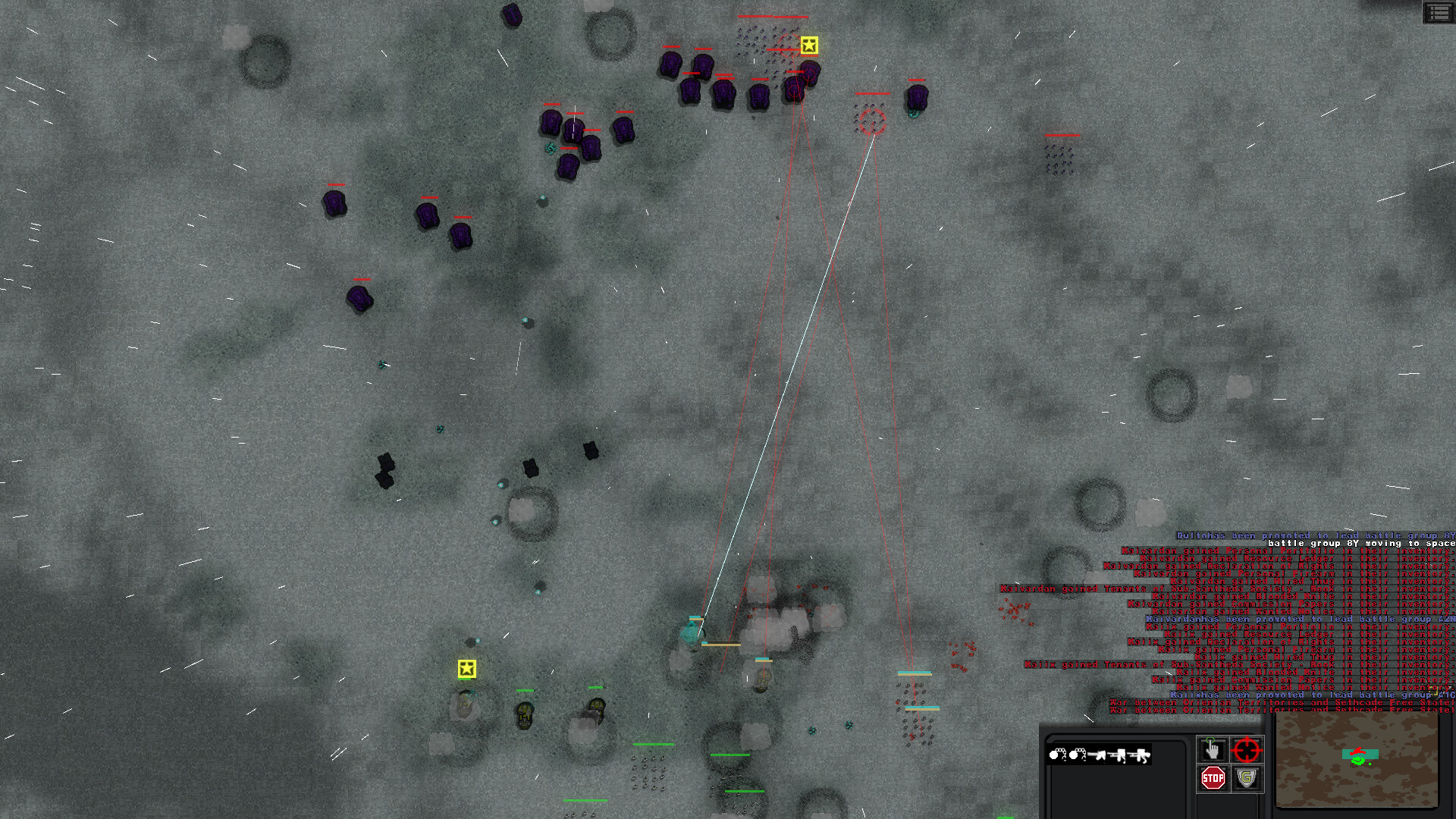Select the kneeling rifle stance icon
Viewport: 1456px width, 819px height.
point(1117,755)
